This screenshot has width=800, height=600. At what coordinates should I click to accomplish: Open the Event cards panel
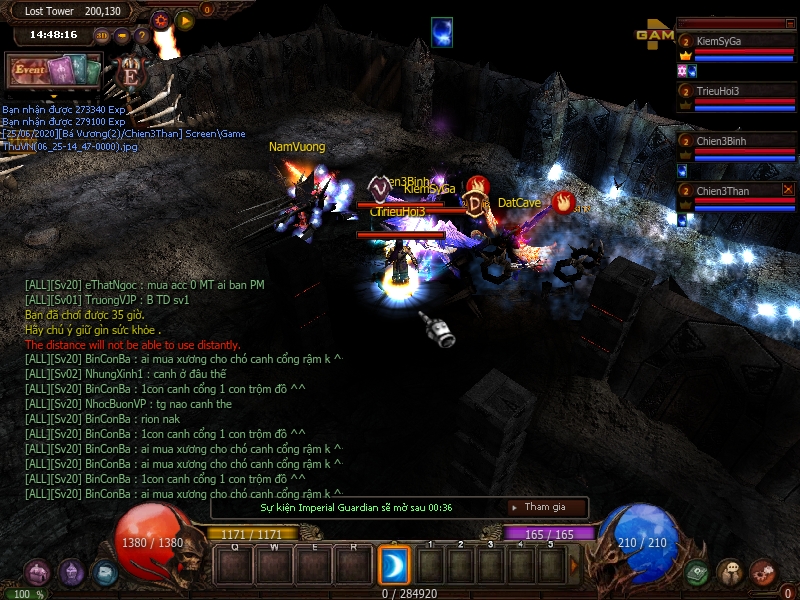55,71
